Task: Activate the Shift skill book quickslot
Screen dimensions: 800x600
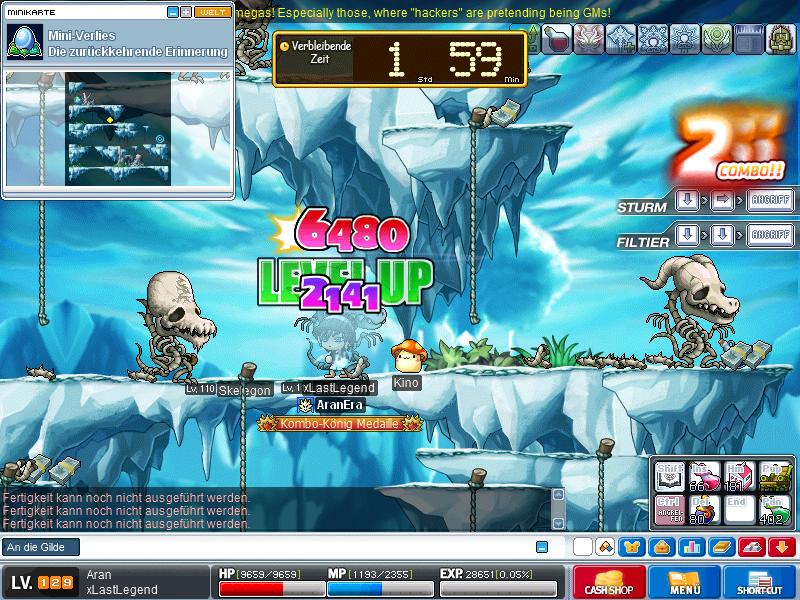Action: (x=671, y=476)
